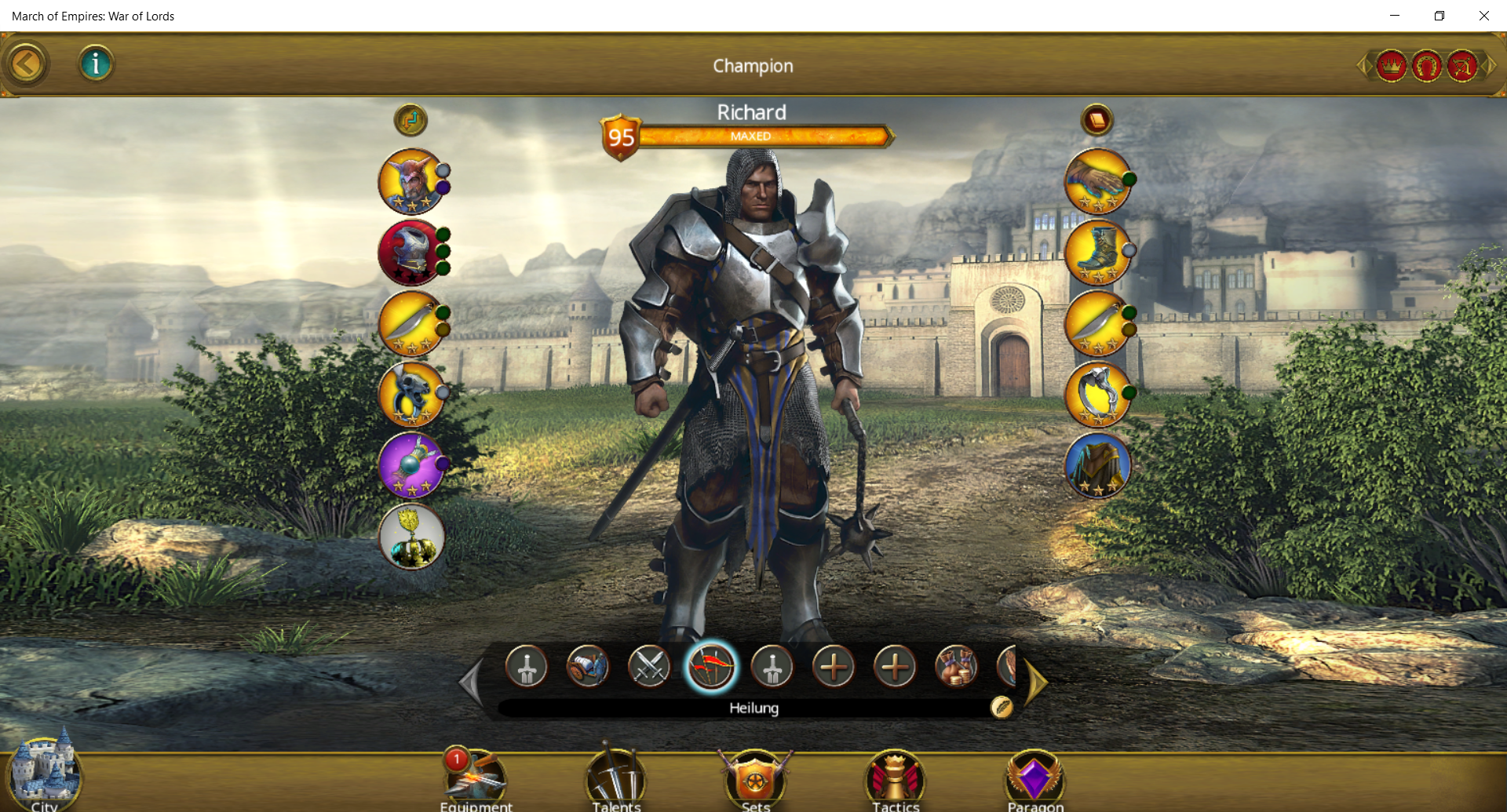This screenshot has height=812, width=1507.
Task: Open the red book button
Action: tap(1096, 120)
